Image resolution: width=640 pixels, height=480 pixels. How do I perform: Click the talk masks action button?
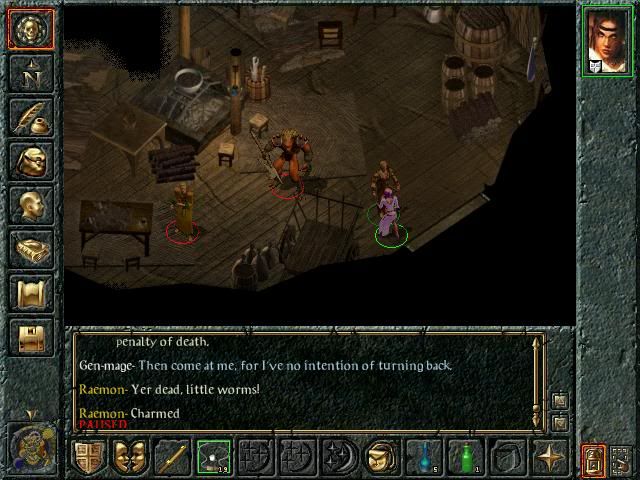pyautogui.click(x=130, y=458)
